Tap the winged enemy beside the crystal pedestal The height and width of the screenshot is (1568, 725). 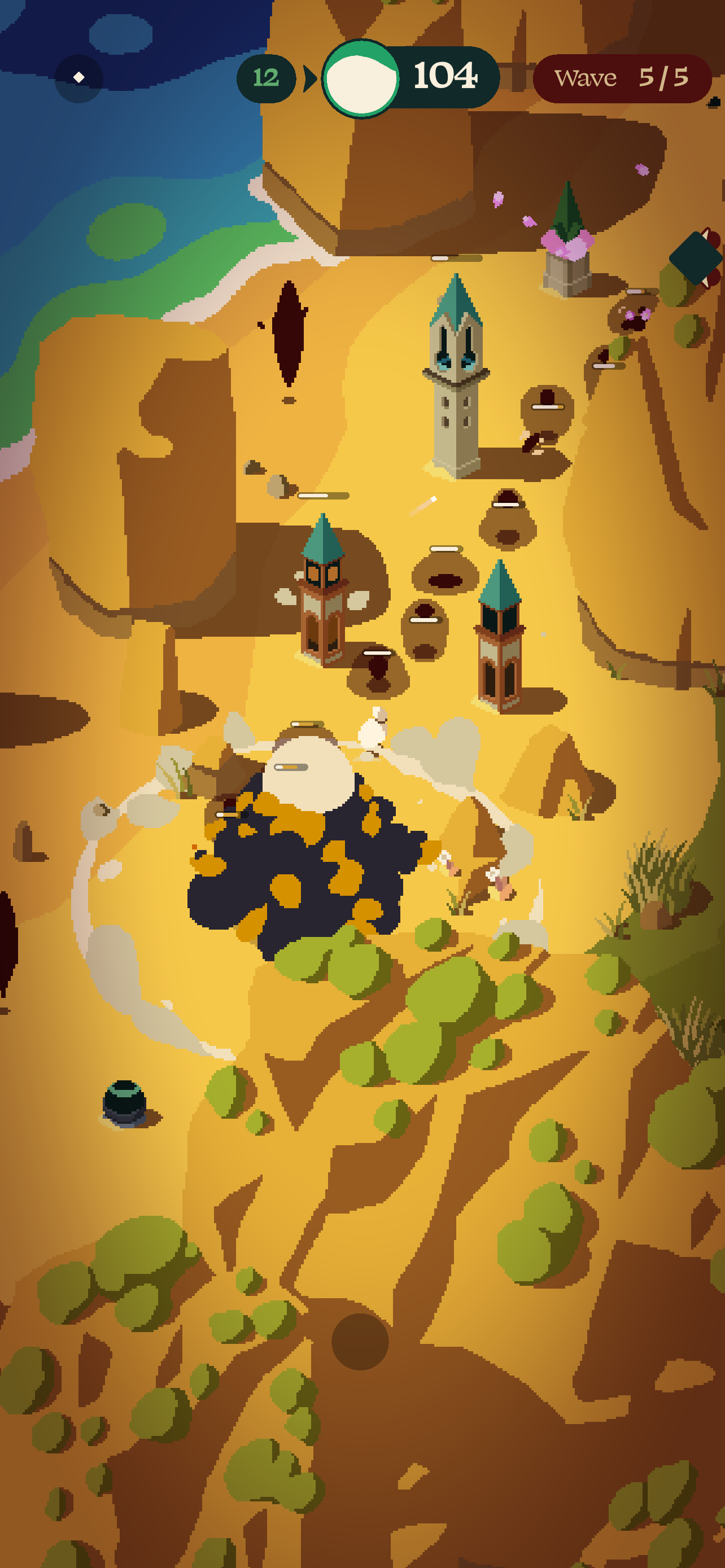[634, 313]
